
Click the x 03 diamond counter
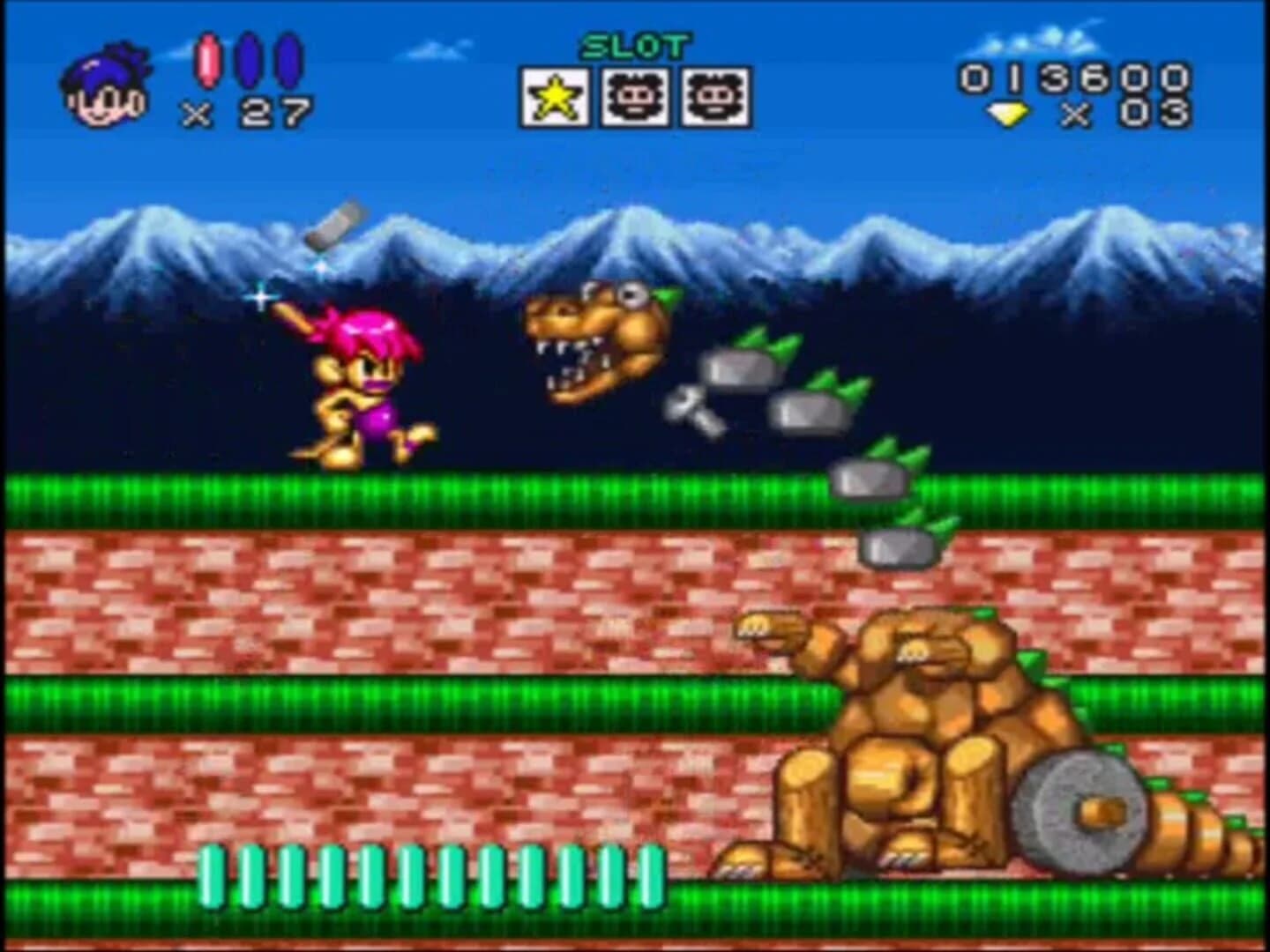pyautogui.click(x=1129, y=115)
